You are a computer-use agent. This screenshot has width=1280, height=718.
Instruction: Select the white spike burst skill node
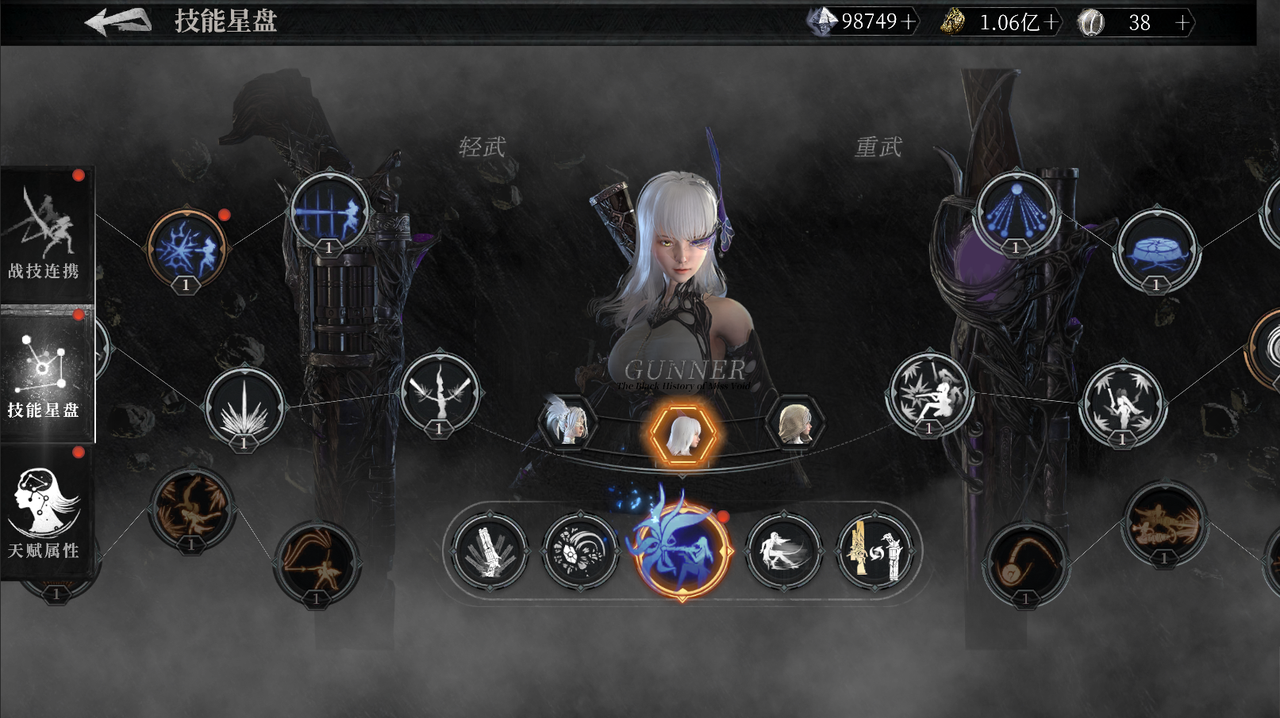point(245,407)
